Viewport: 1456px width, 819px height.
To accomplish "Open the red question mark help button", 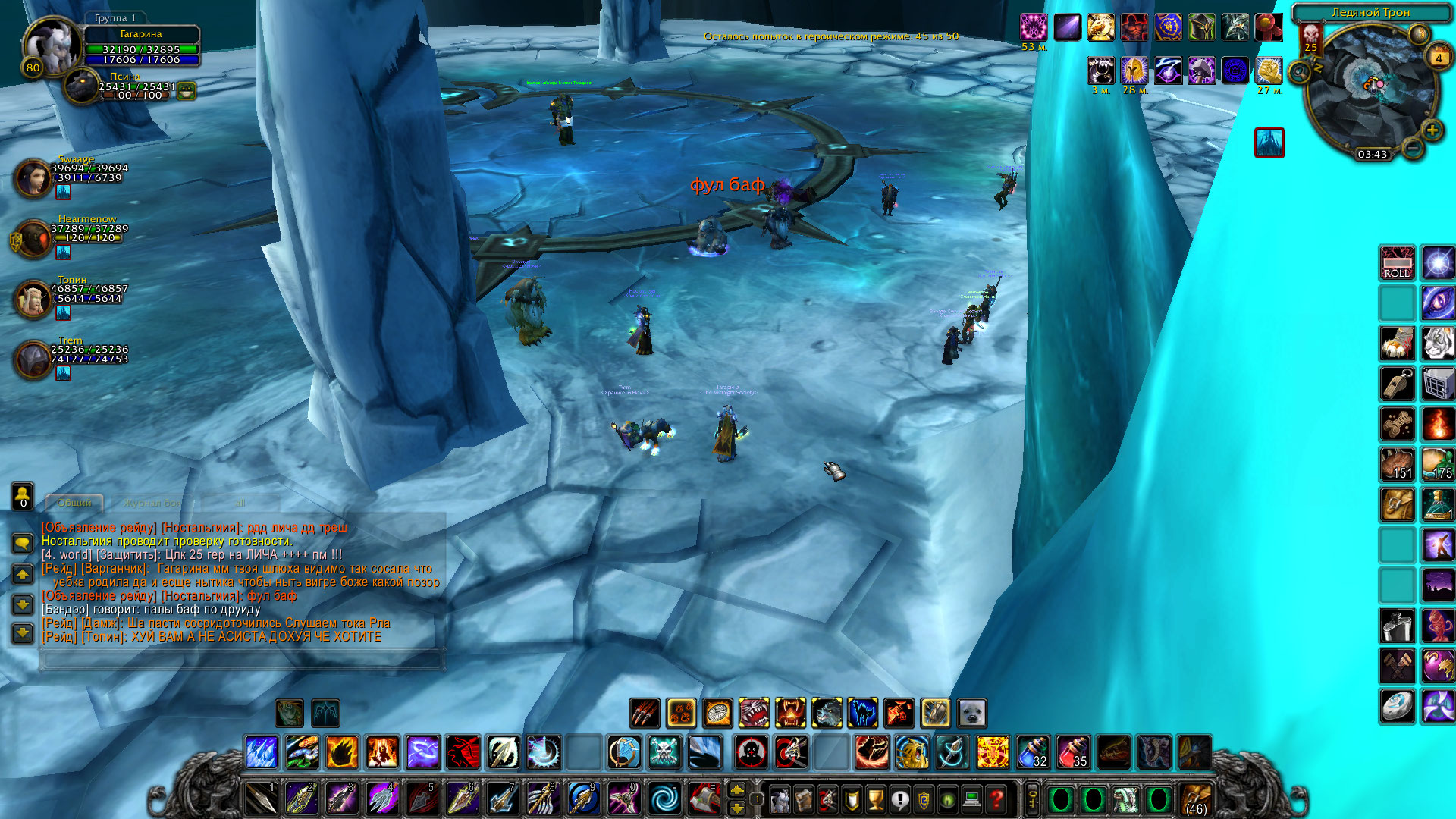I will 996,799.
